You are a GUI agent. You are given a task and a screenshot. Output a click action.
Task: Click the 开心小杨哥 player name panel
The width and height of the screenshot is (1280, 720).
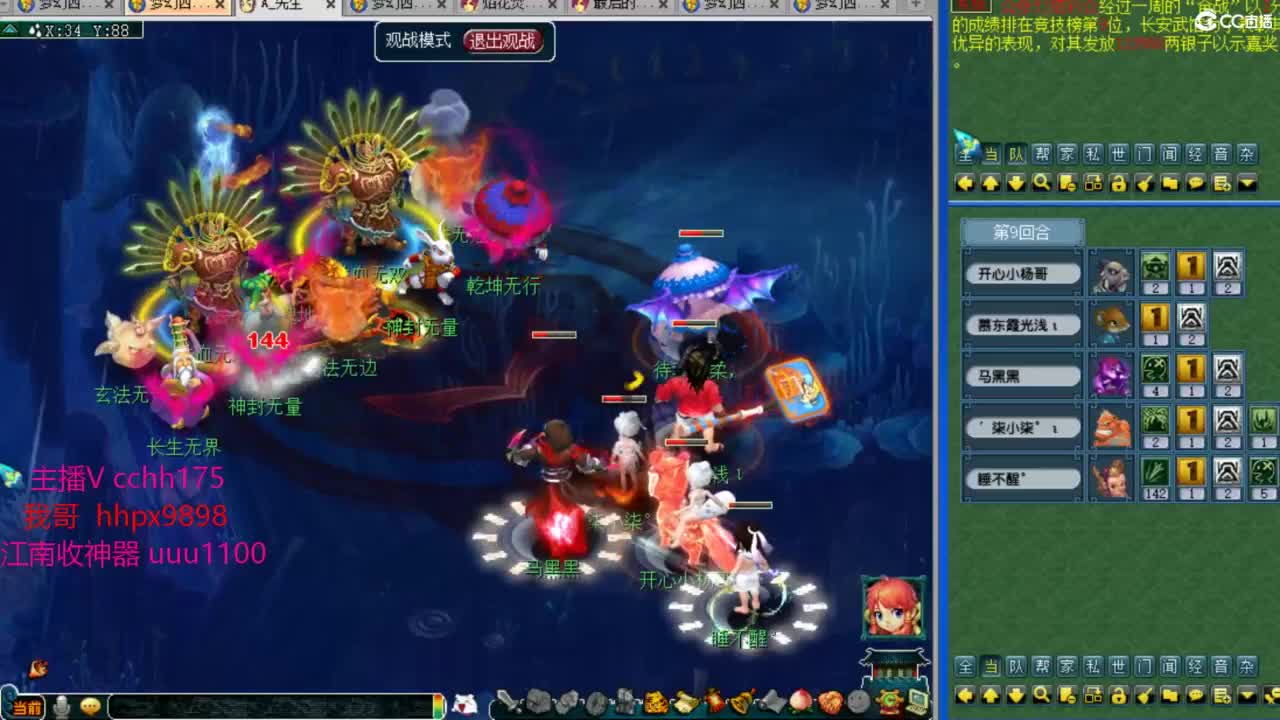1021,272
